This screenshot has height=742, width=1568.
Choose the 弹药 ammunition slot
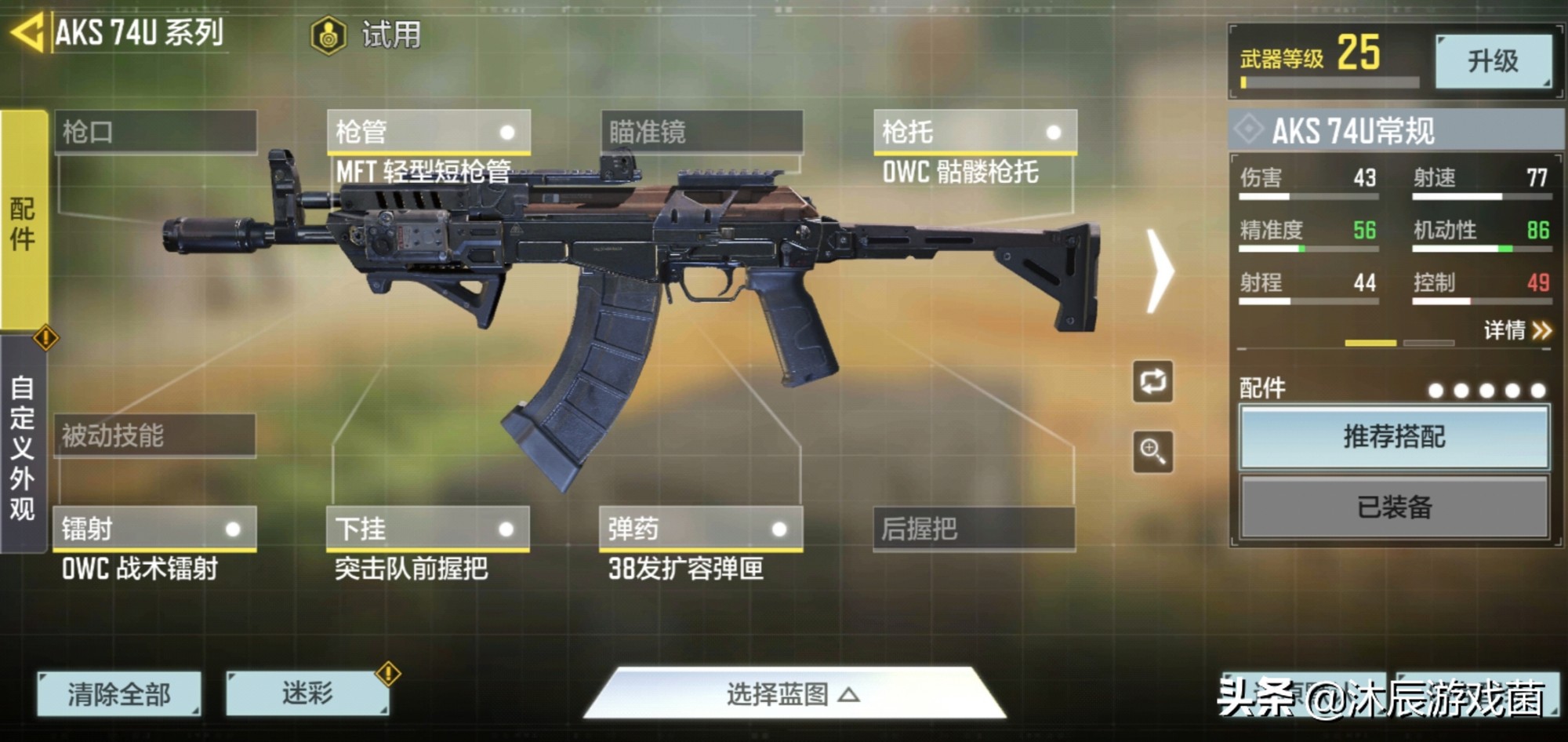tap(700, 529)
